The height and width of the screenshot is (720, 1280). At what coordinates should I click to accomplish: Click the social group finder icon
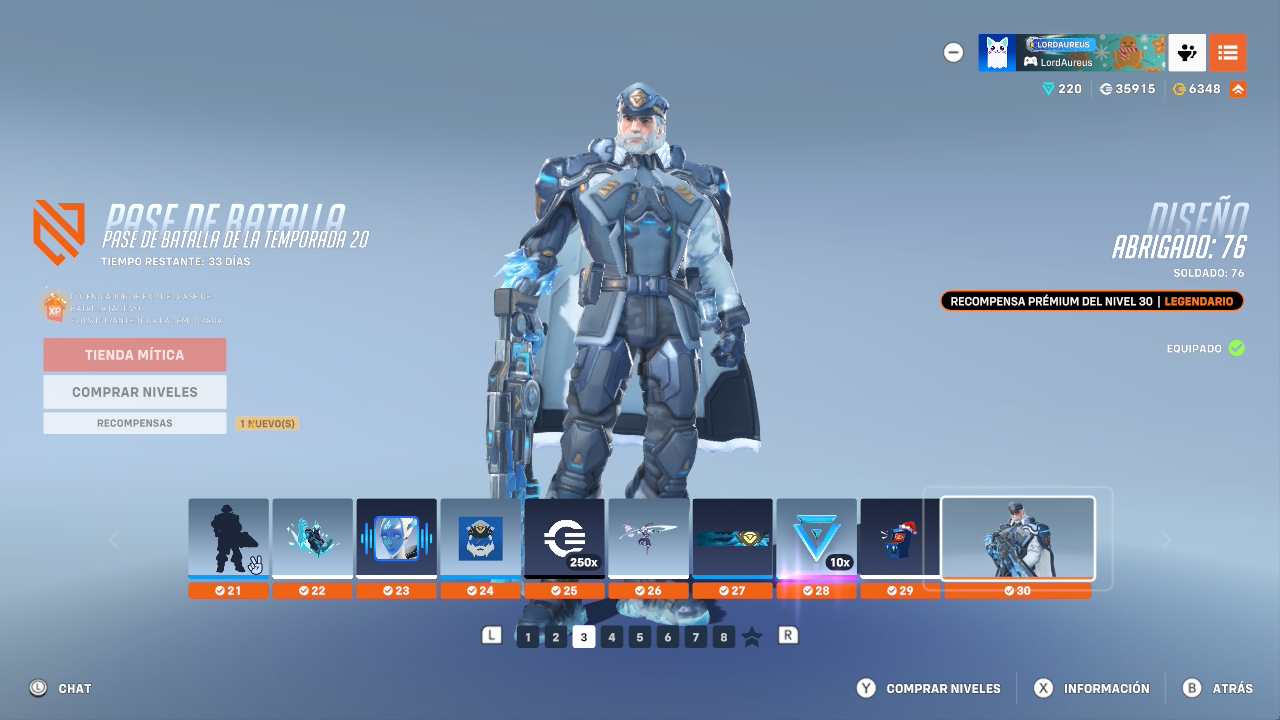pos(1186,52)
